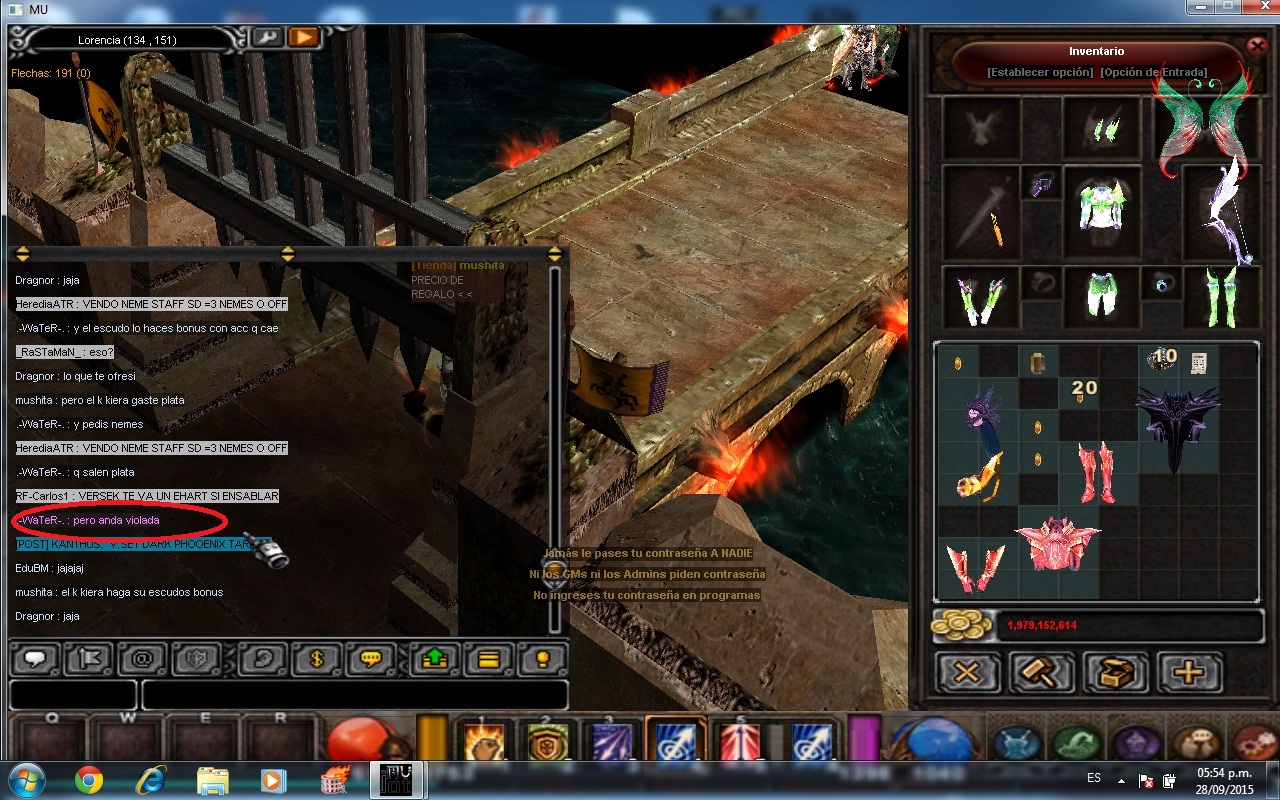Open the hammer repair button
The height and width of the screenshot is (800, 1280).
point(1041,673)
